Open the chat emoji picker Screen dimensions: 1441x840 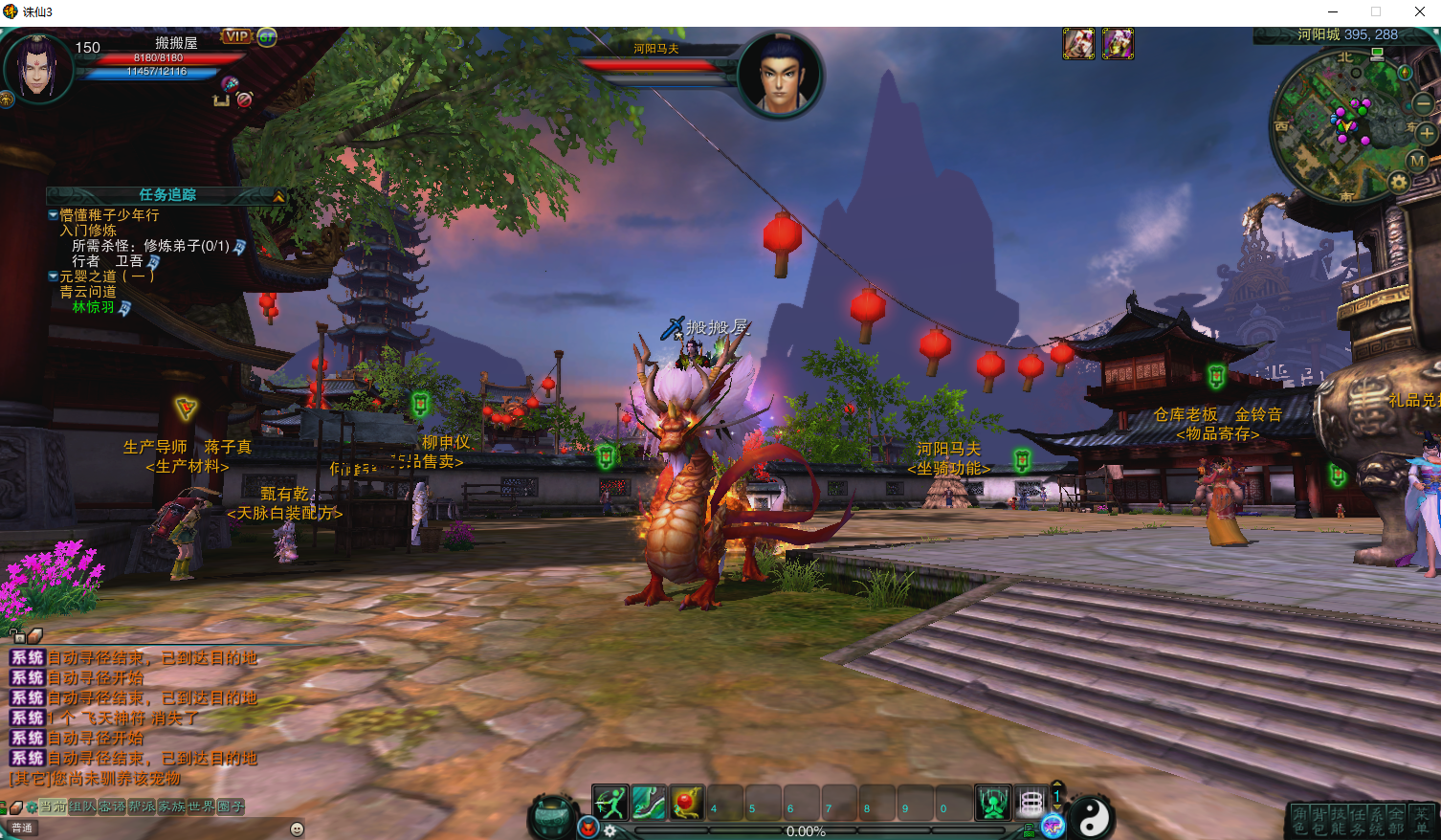click(x=297, y=829)
